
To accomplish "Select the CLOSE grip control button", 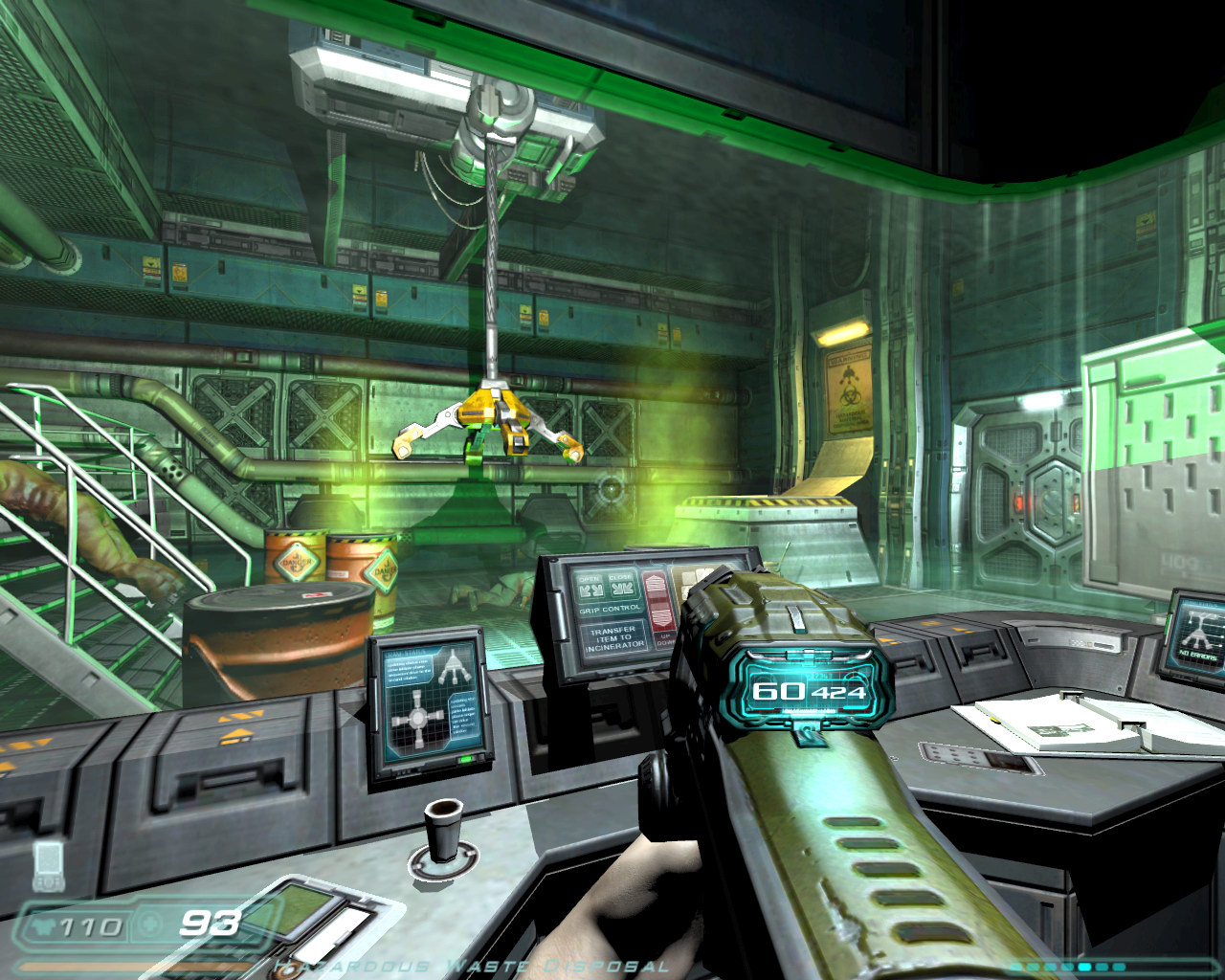I will point(621,586).
